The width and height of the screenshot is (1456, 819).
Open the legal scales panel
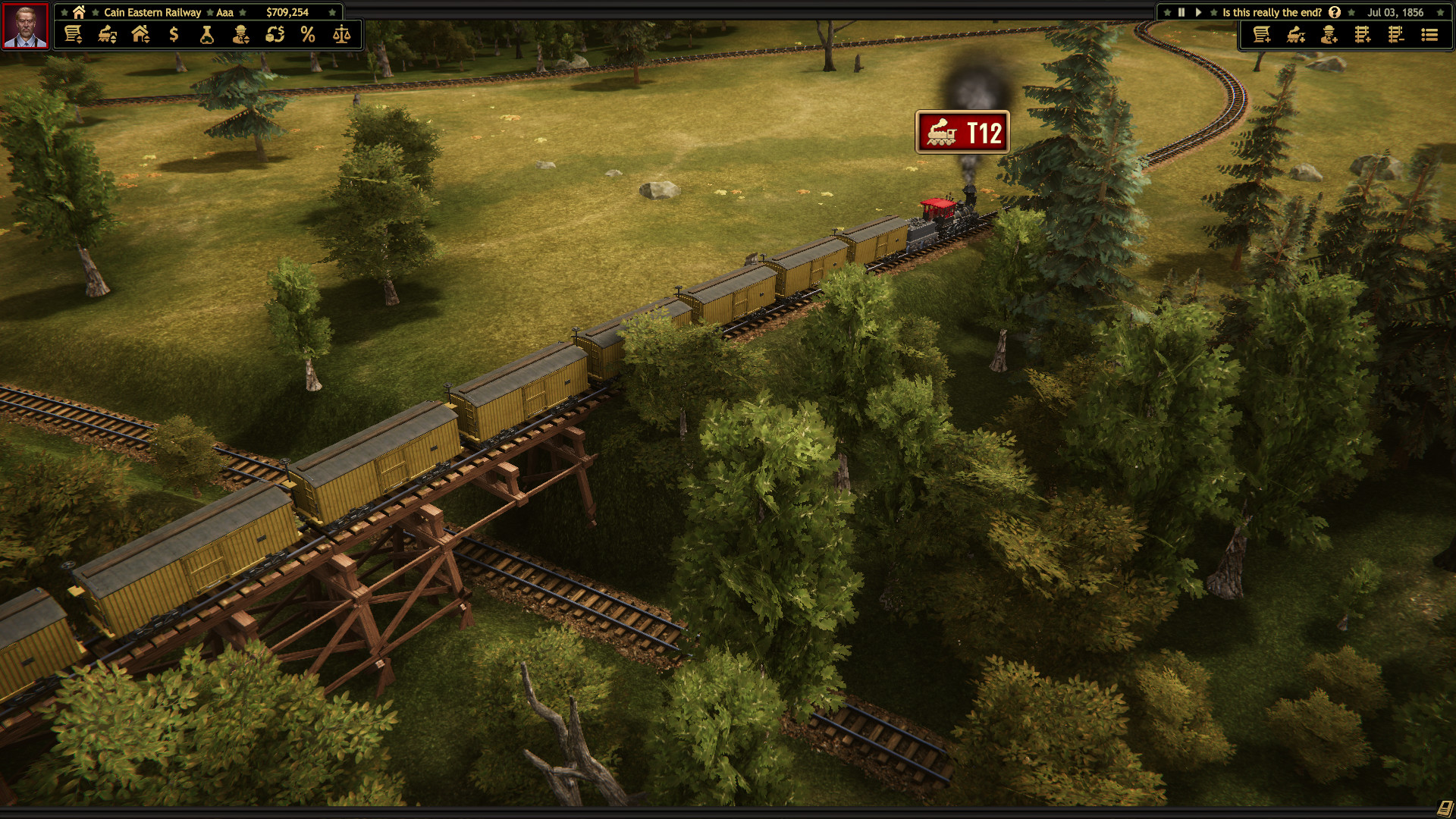pyautogui.click(x=343, y=34)
